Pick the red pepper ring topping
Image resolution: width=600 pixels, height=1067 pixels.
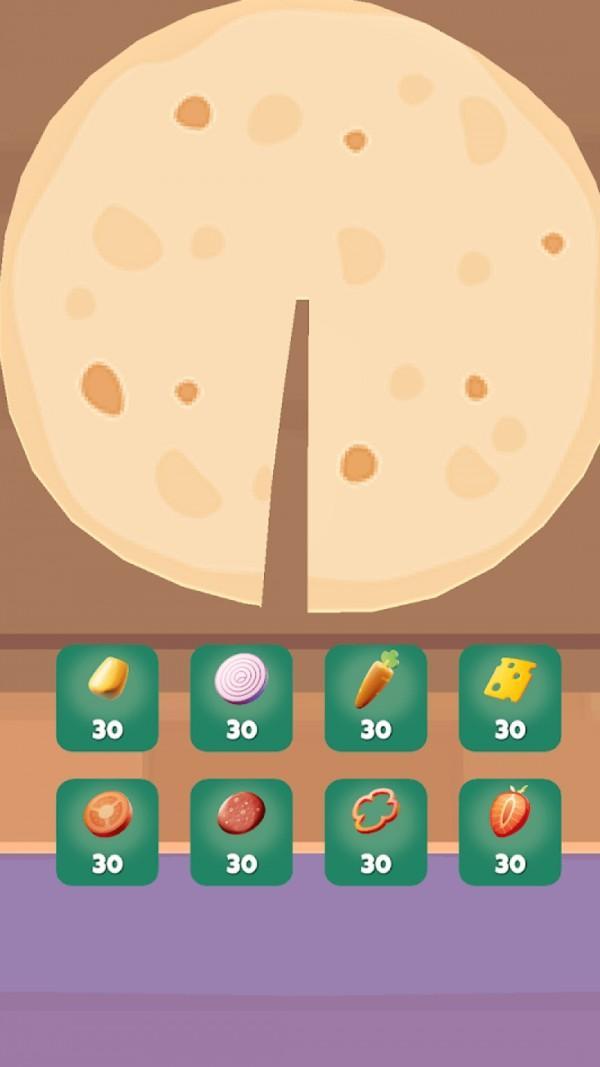coord(375,831)
